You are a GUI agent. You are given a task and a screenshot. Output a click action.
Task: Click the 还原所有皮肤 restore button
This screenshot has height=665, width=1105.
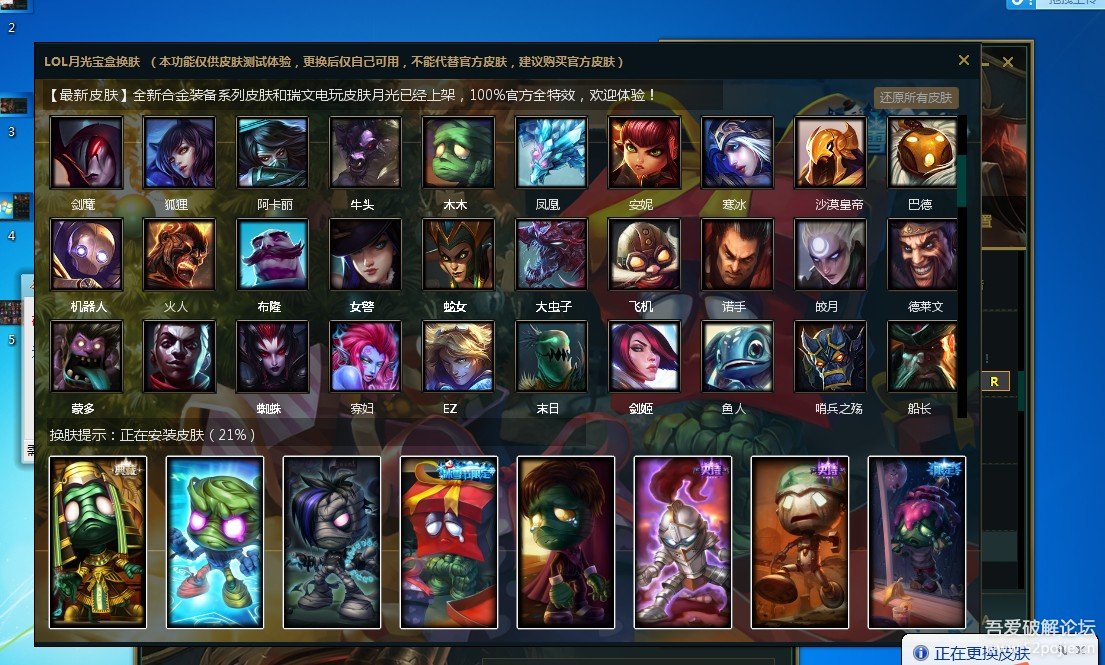tap(916, 98)
